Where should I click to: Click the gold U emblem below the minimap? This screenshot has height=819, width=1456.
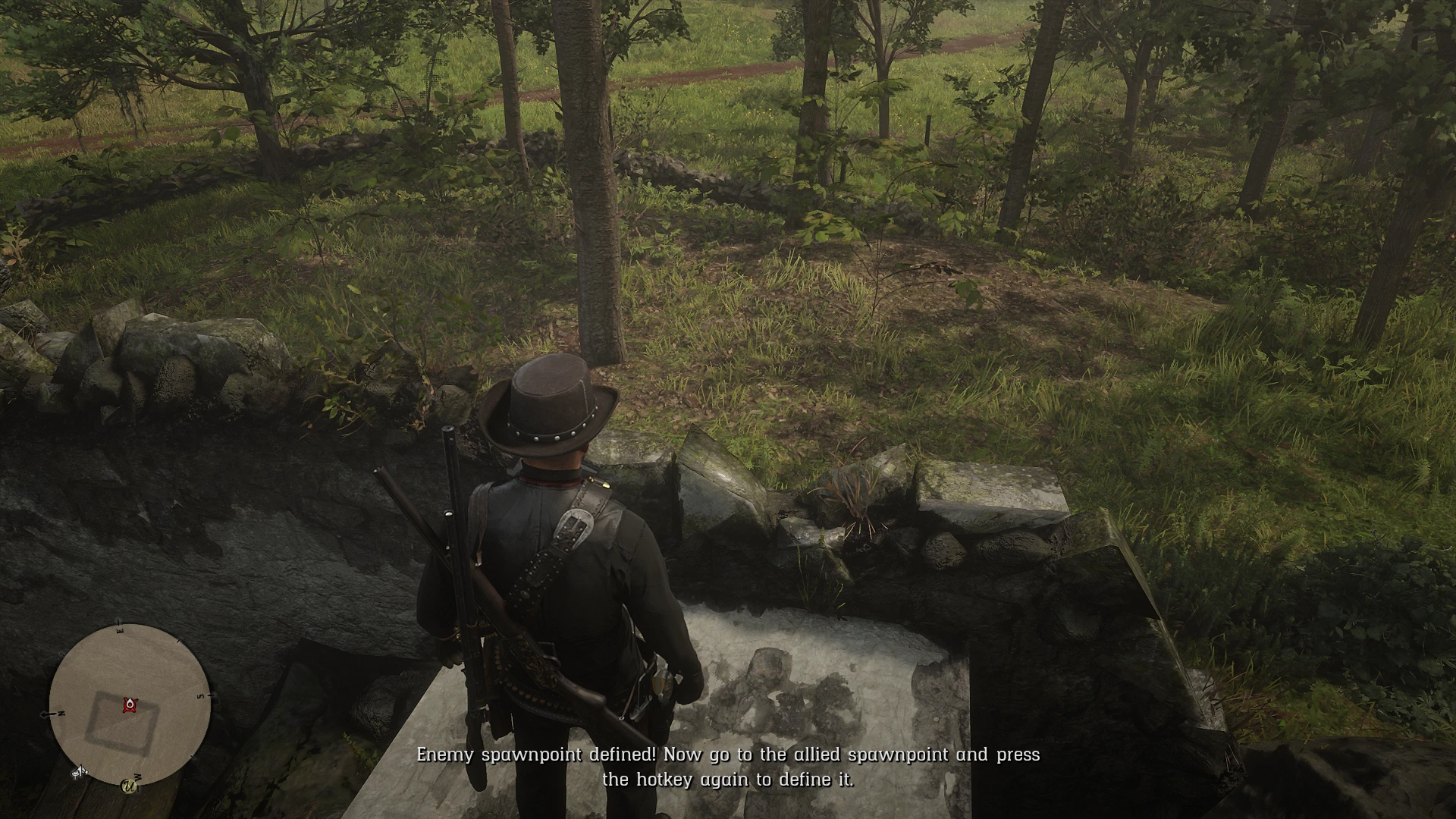(x=127, y=787)
